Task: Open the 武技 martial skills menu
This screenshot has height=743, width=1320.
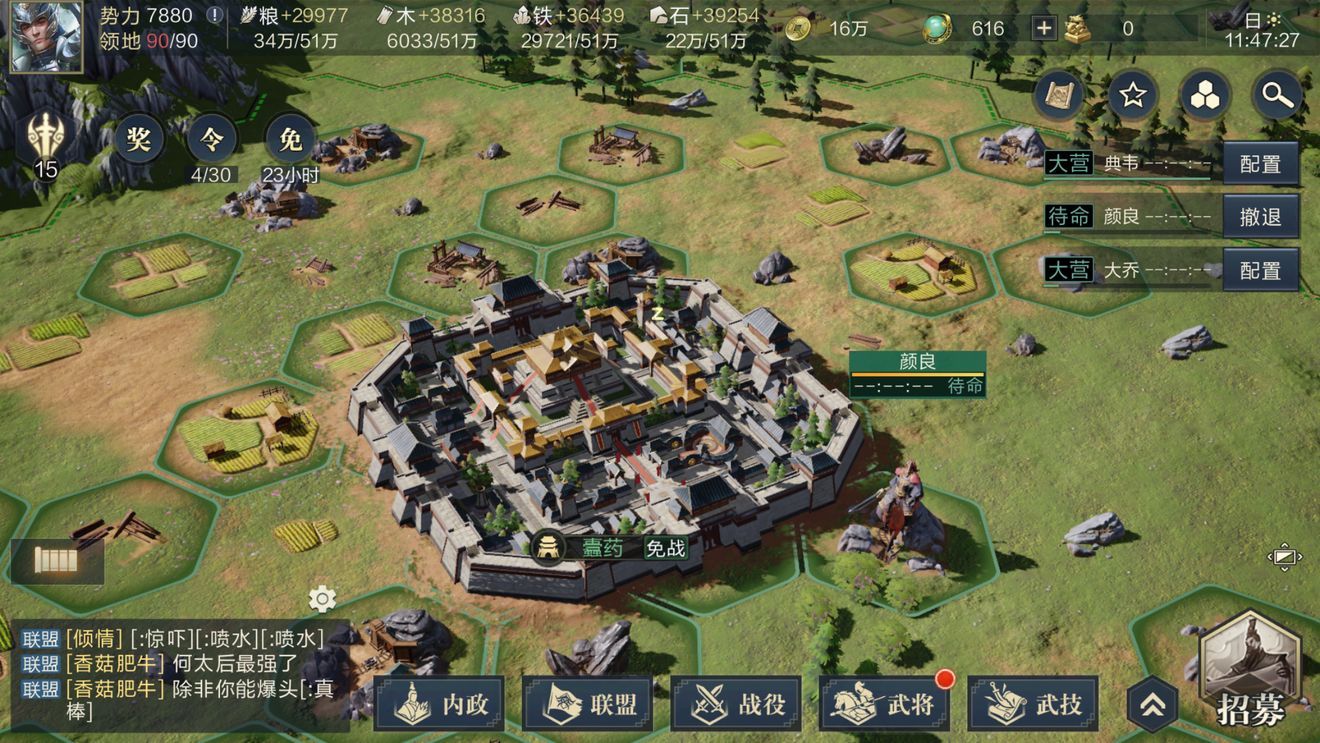Action: coord(1033,704)
